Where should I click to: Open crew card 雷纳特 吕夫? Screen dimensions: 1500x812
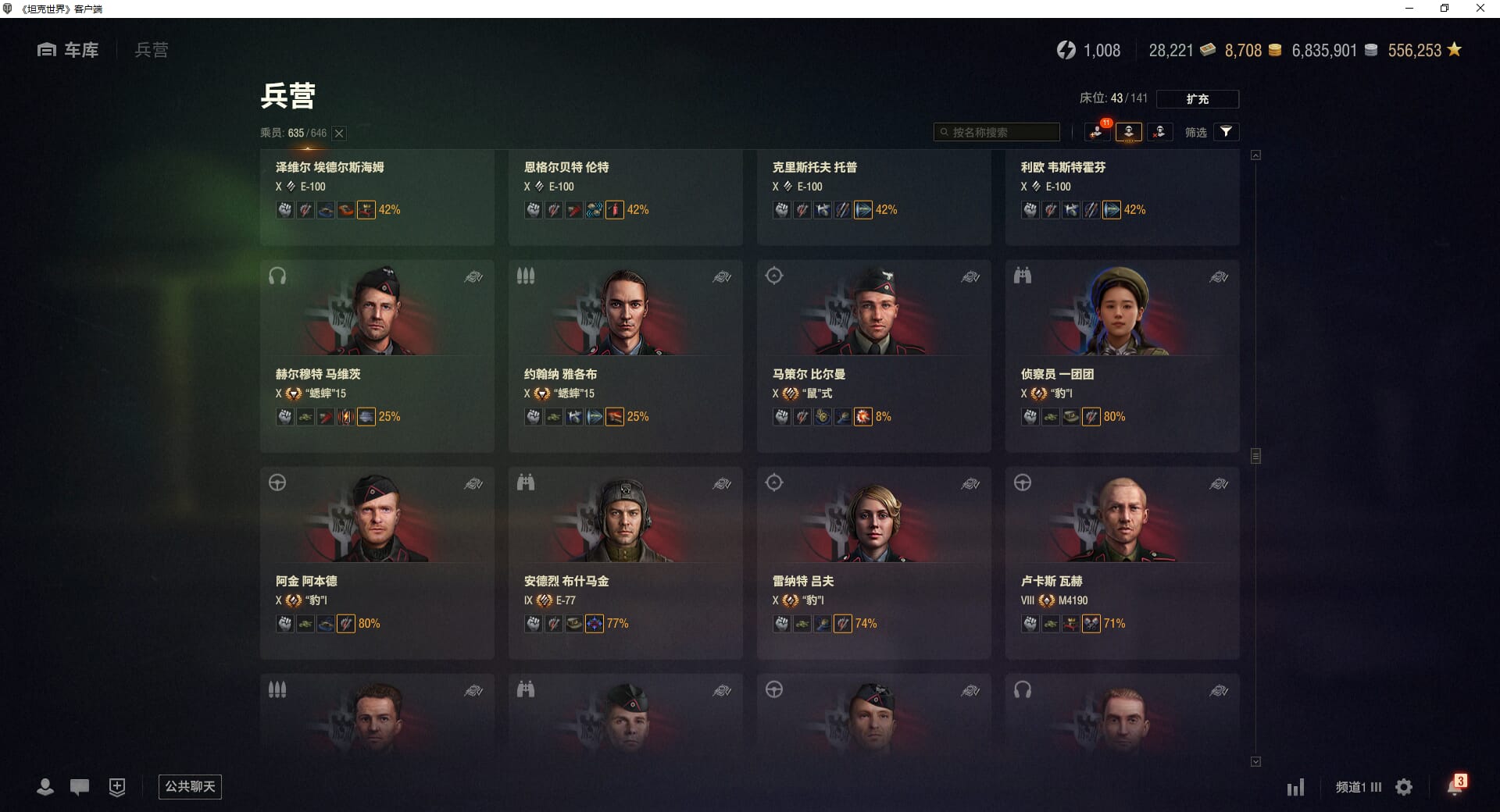[x=873, y=562]
